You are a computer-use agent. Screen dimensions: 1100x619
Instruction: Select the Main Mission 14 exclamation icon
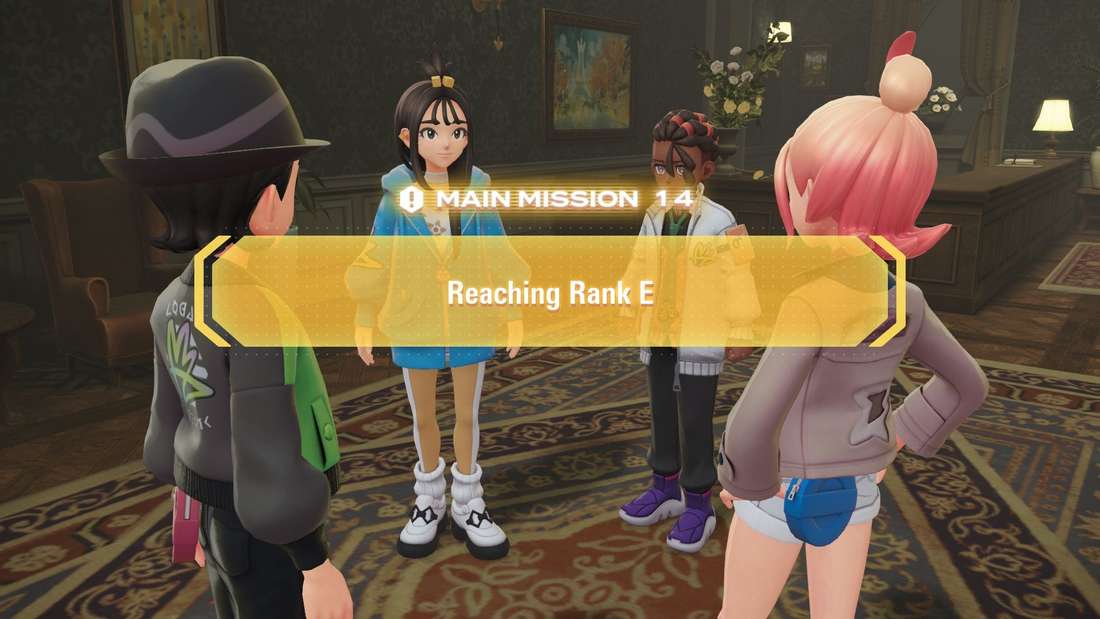pyautogui.click(x=410, y=198)
